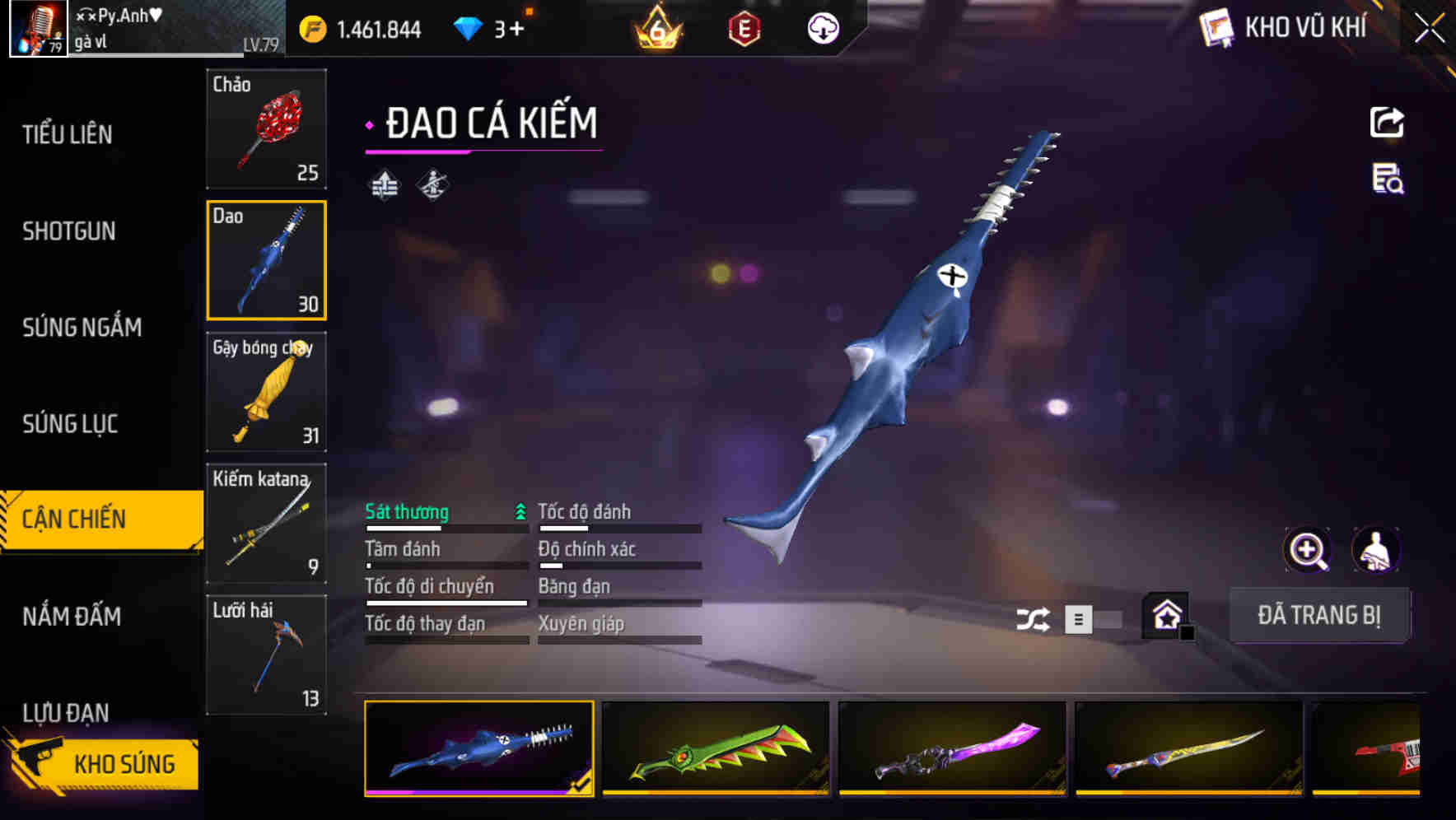Click the crown level 6 badge
Screen dimensions: 1456x820
tap(656, 27)
